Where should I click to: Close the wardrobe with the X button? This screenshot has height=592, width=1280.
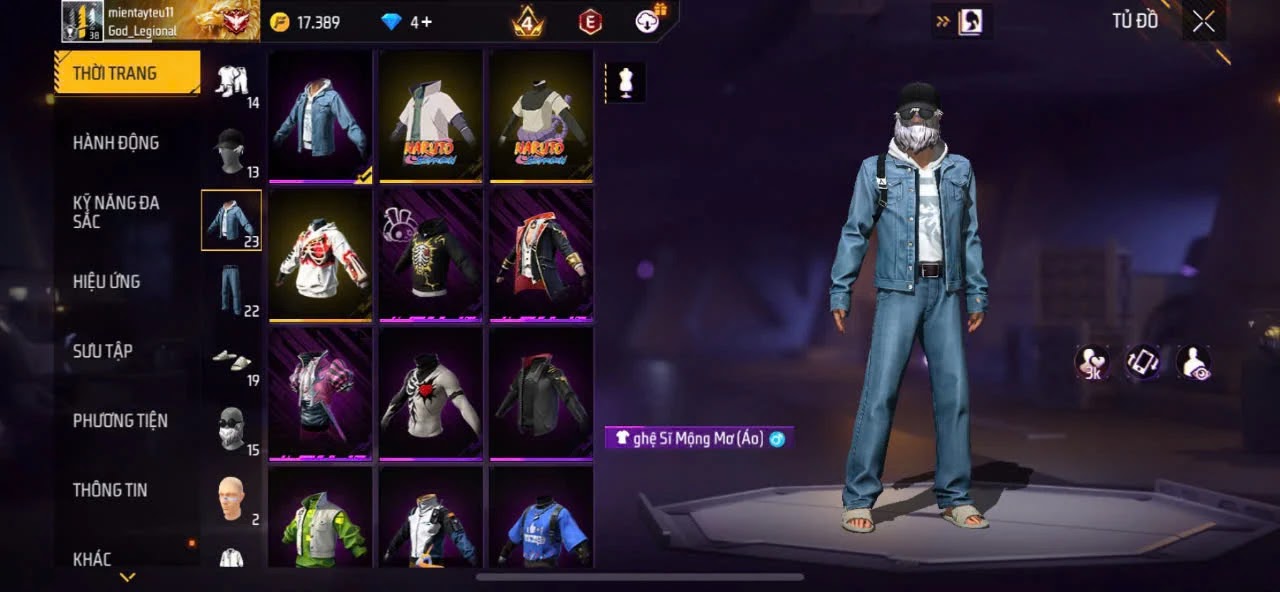tap(1204, 22)
